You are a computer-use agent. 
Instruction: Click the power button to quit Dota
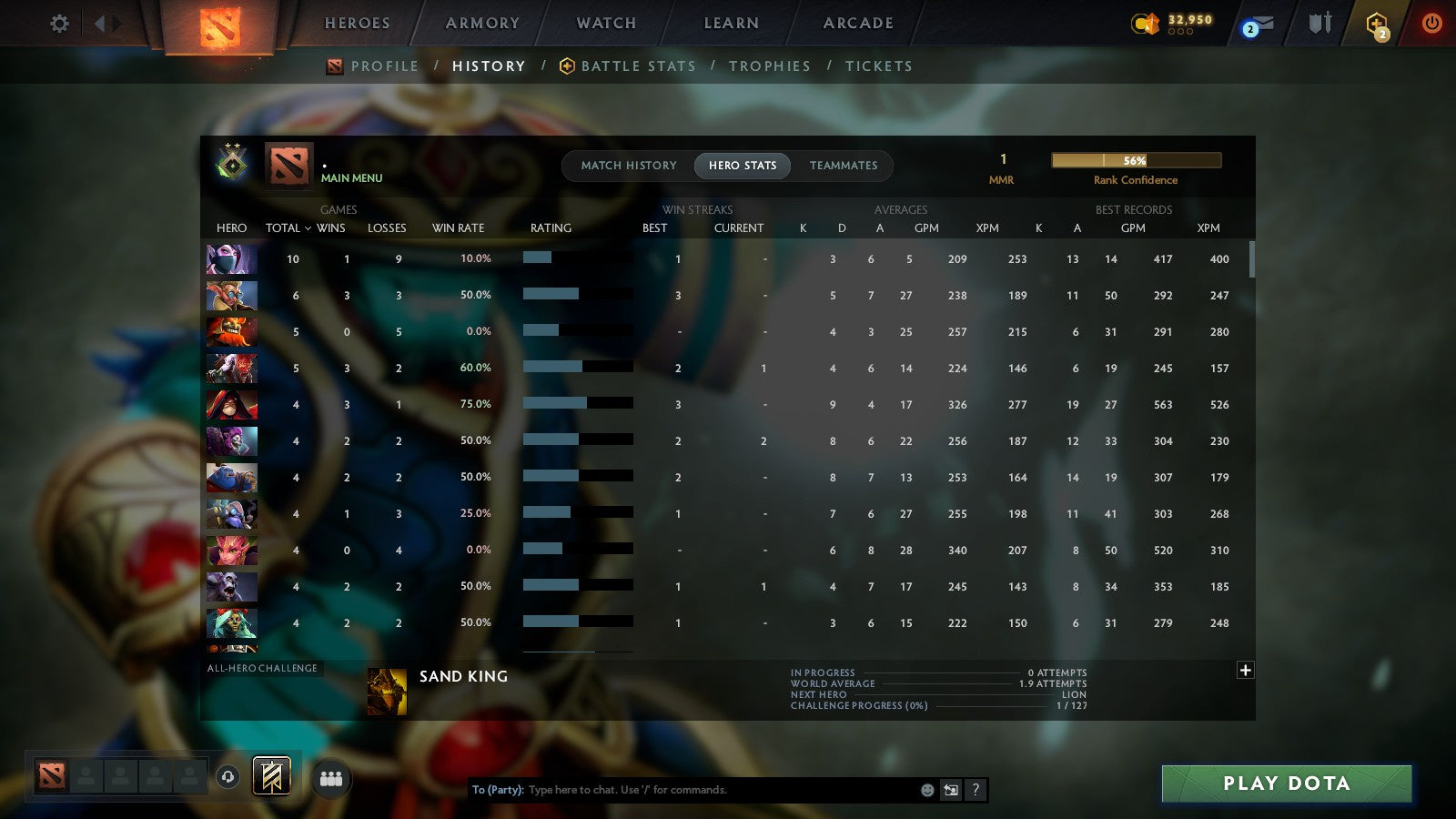(x=1430, y=25)
